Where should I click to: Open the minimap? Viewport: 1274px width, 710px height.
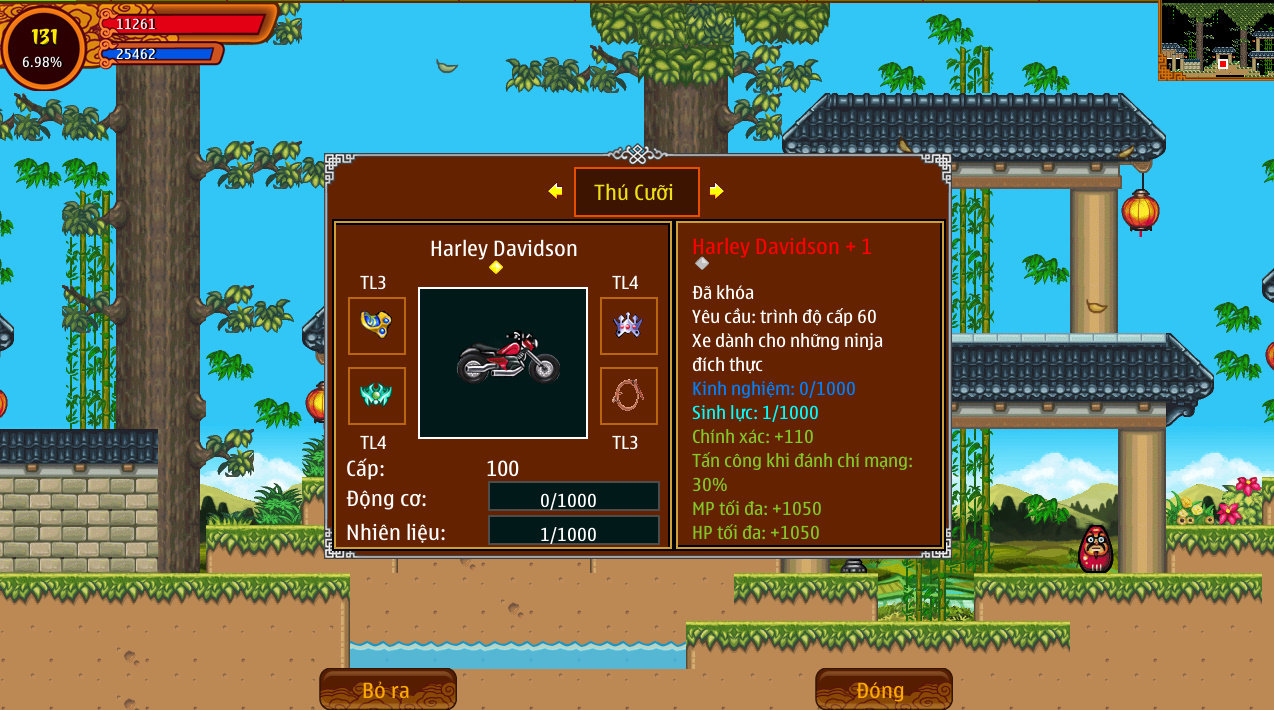tap(1216, 41)
